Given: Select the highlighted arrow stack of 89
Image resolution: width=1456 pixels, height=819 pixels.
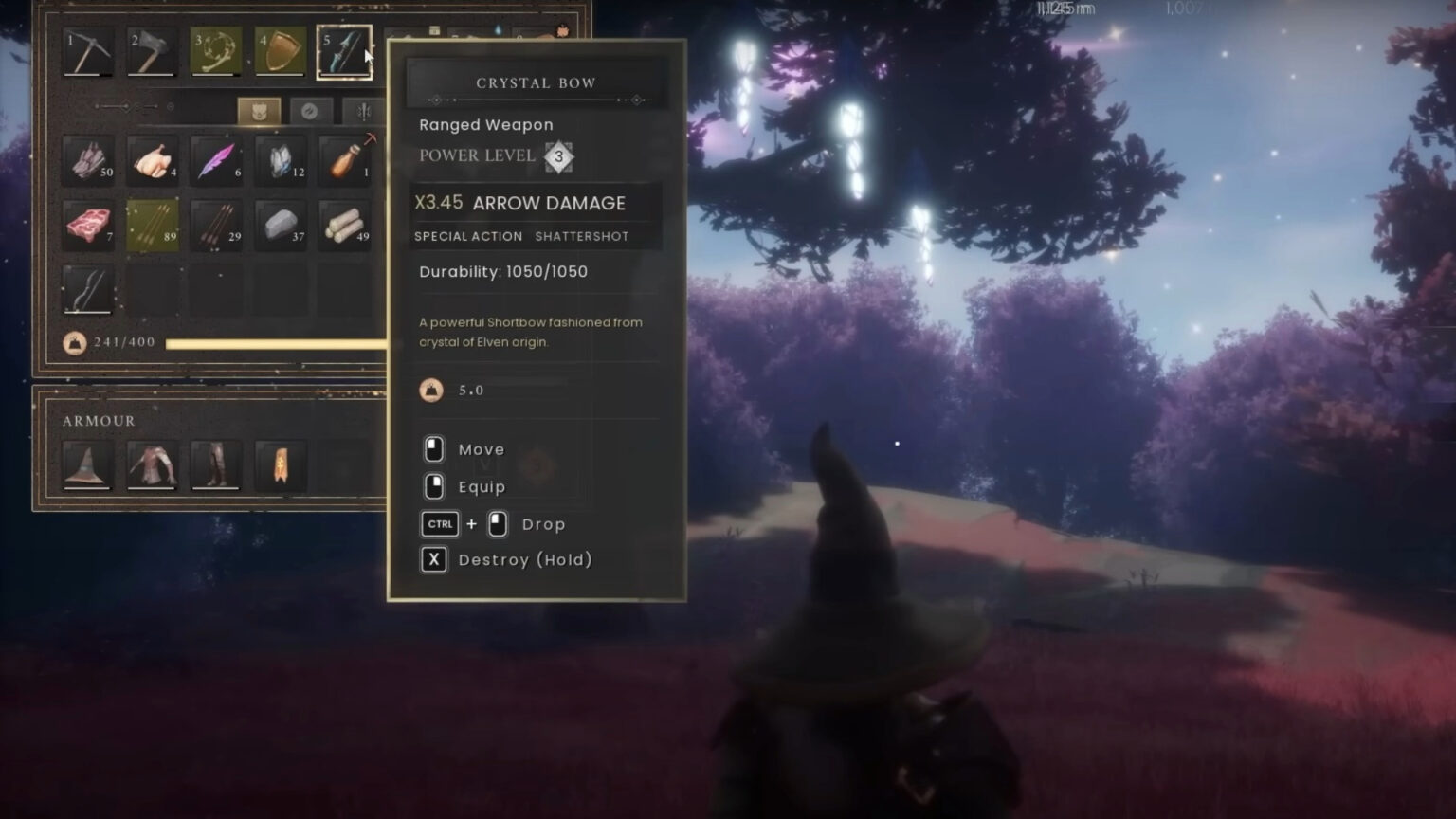Looking at the screenshot, I should [x=152, y=226].
